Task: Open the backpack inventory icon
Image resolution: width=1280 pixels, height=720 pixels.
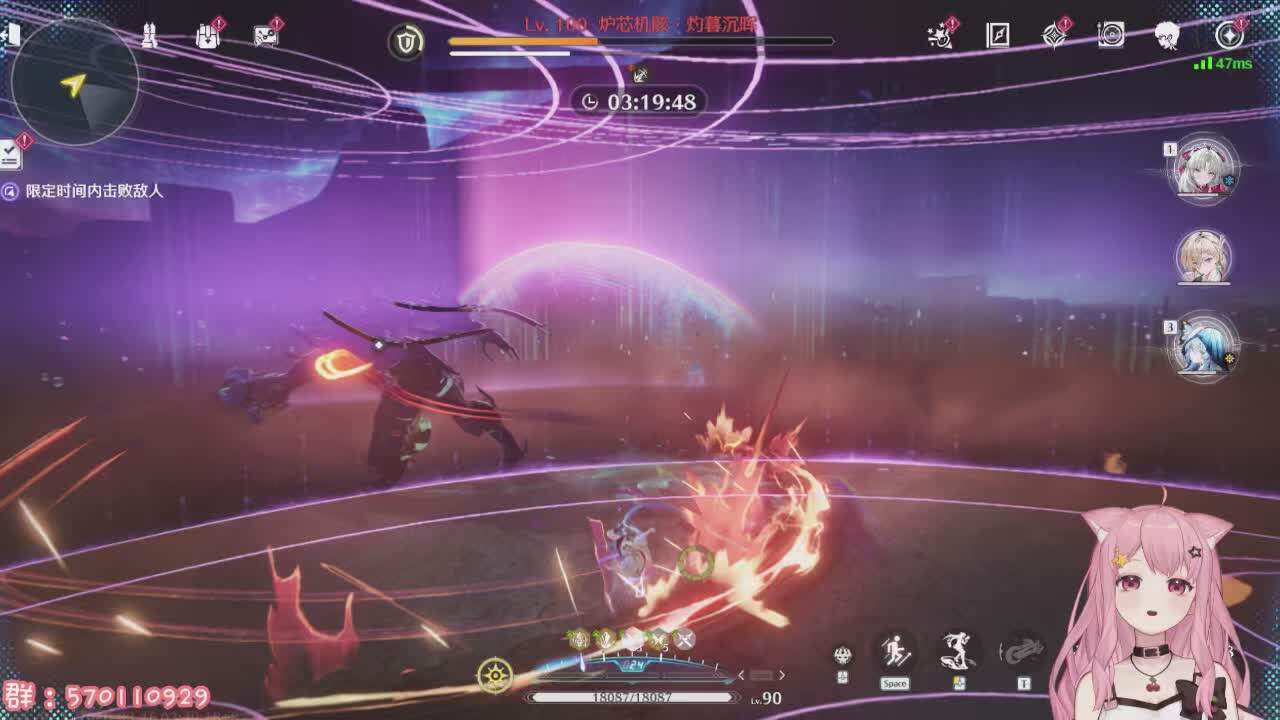Action: tap(207, 37)
